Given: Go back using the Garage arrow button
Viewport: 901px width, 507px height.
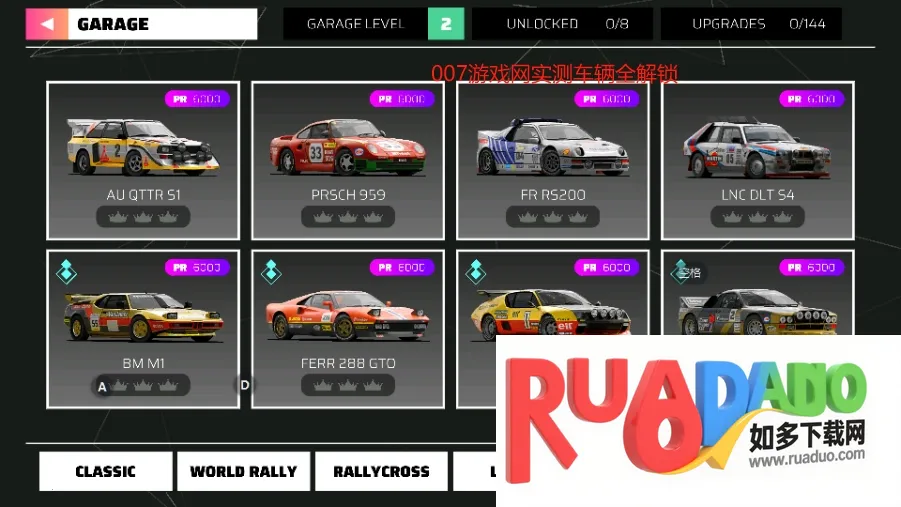Looking at the screenshot, I should point(47,24).
